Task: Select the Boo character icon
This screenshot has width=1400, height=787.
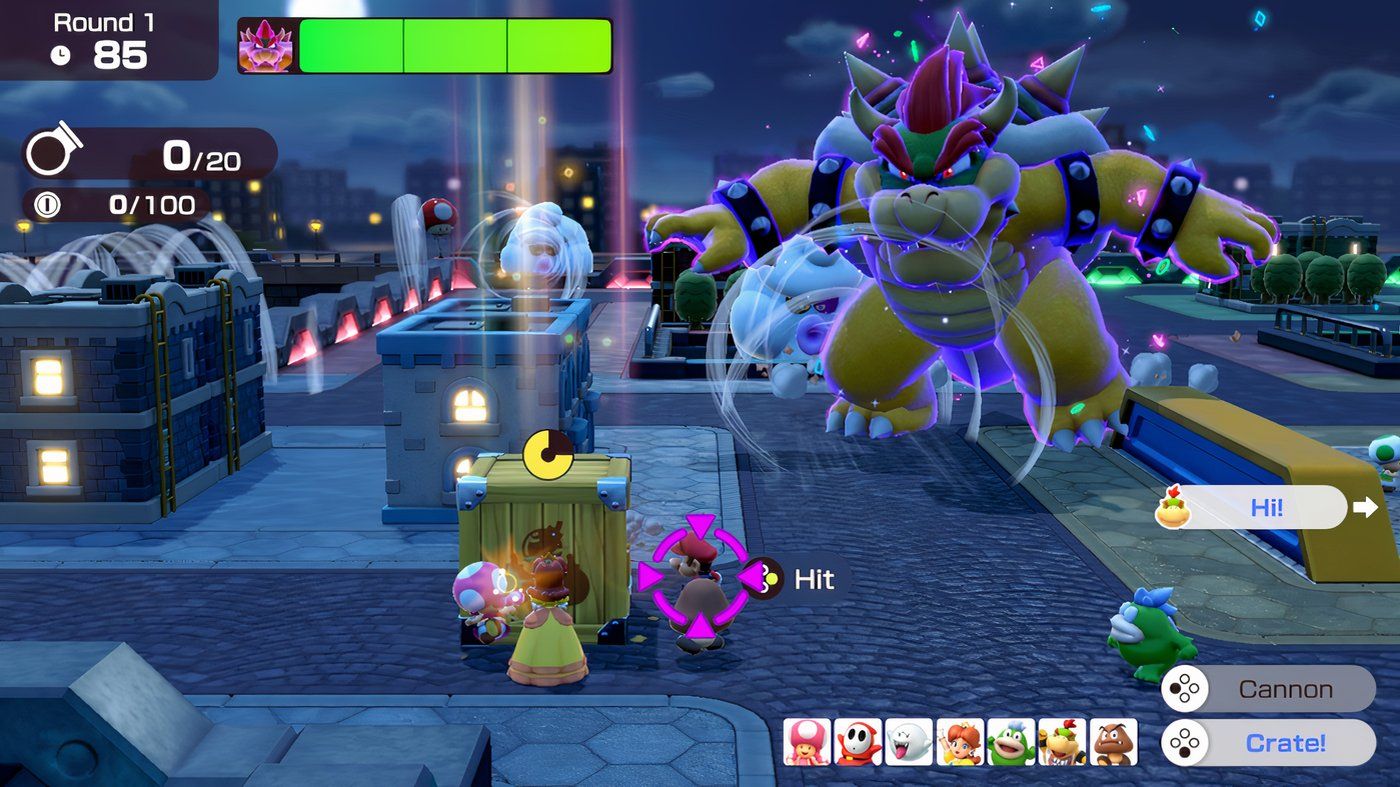Action: [x=908, y=743]
